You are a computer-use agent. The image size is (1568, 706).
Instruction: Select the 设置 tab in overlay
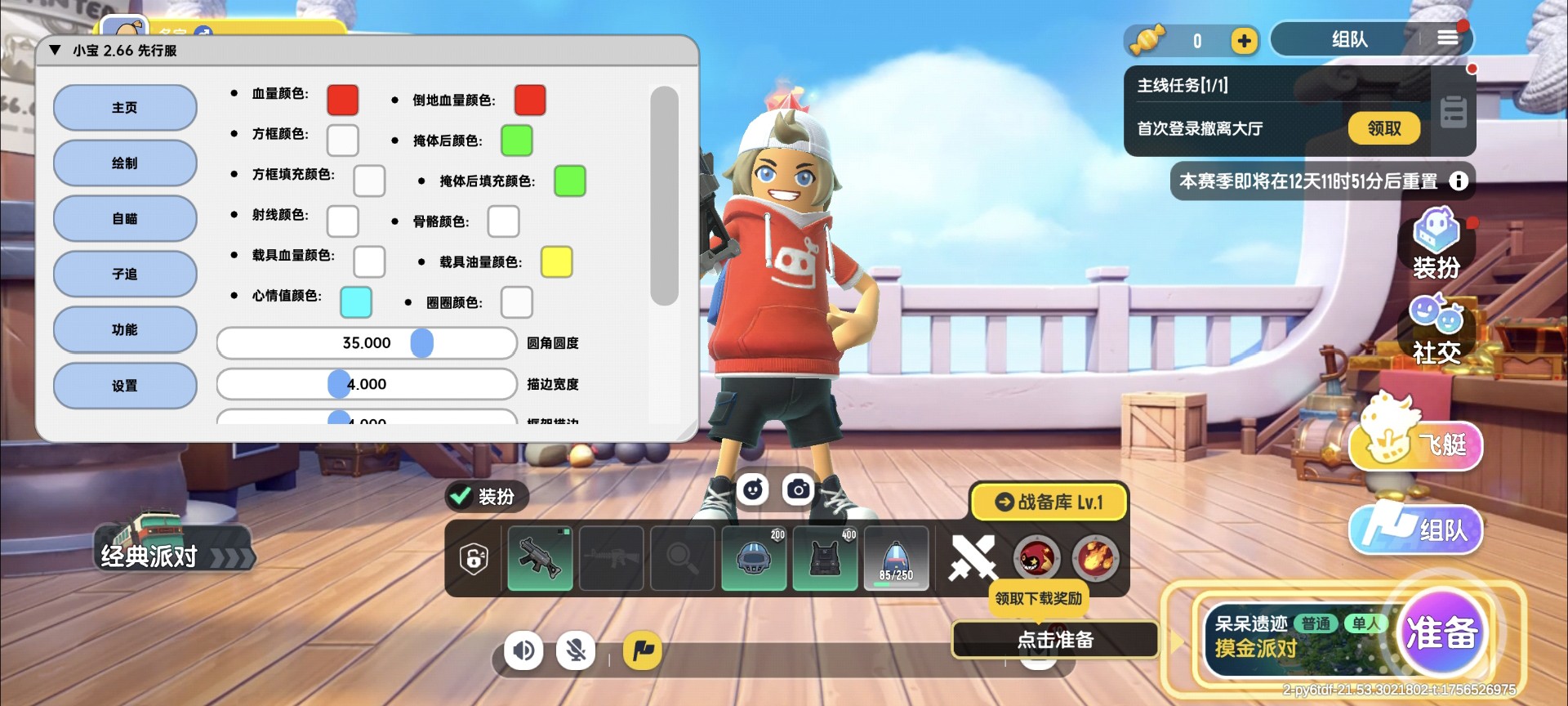(x=125, y=386)
